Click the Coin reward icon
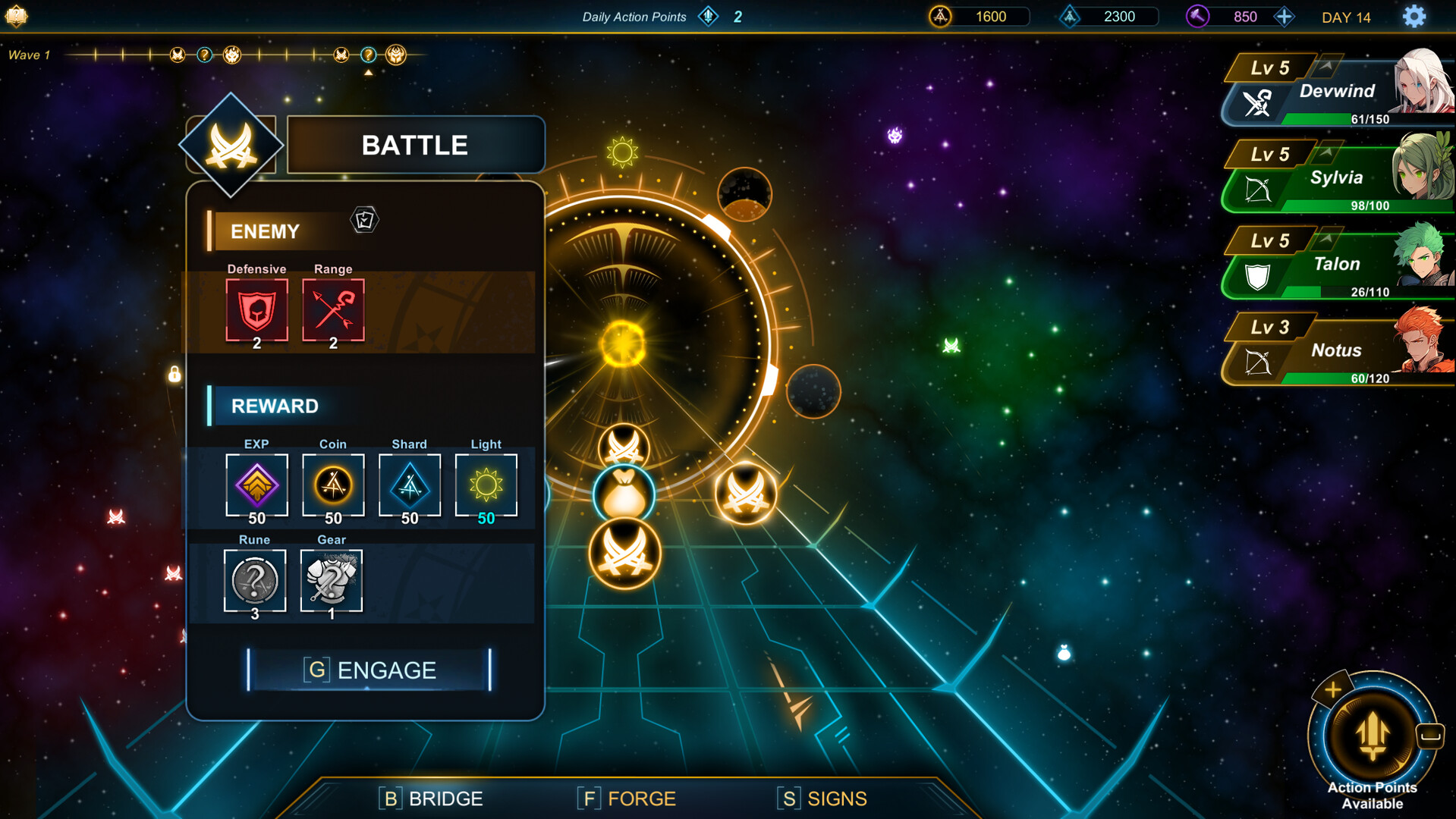 click(333, 485)
